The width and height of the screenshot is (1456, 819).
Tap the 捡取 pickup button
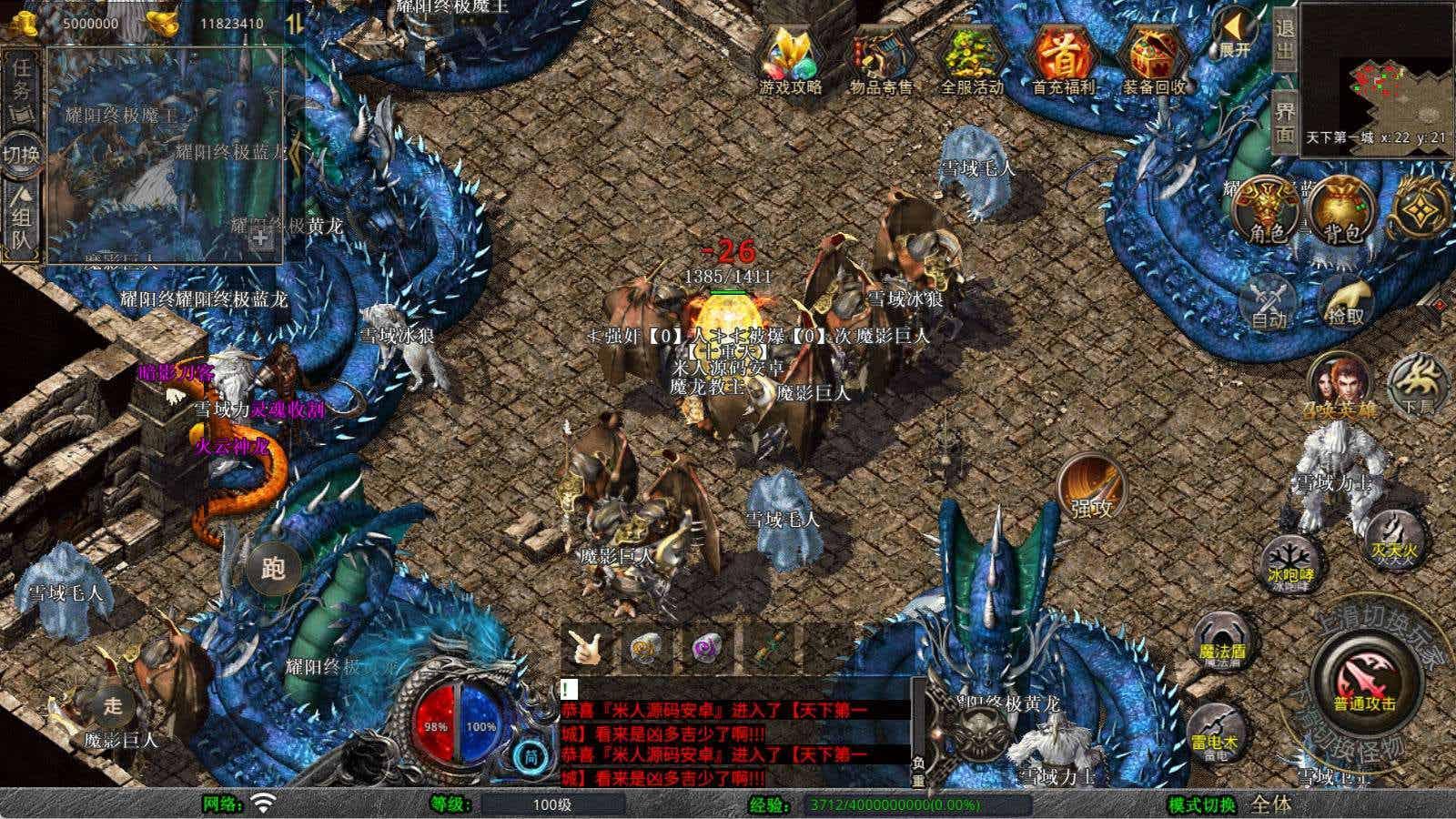click(x=1346, y=300)
